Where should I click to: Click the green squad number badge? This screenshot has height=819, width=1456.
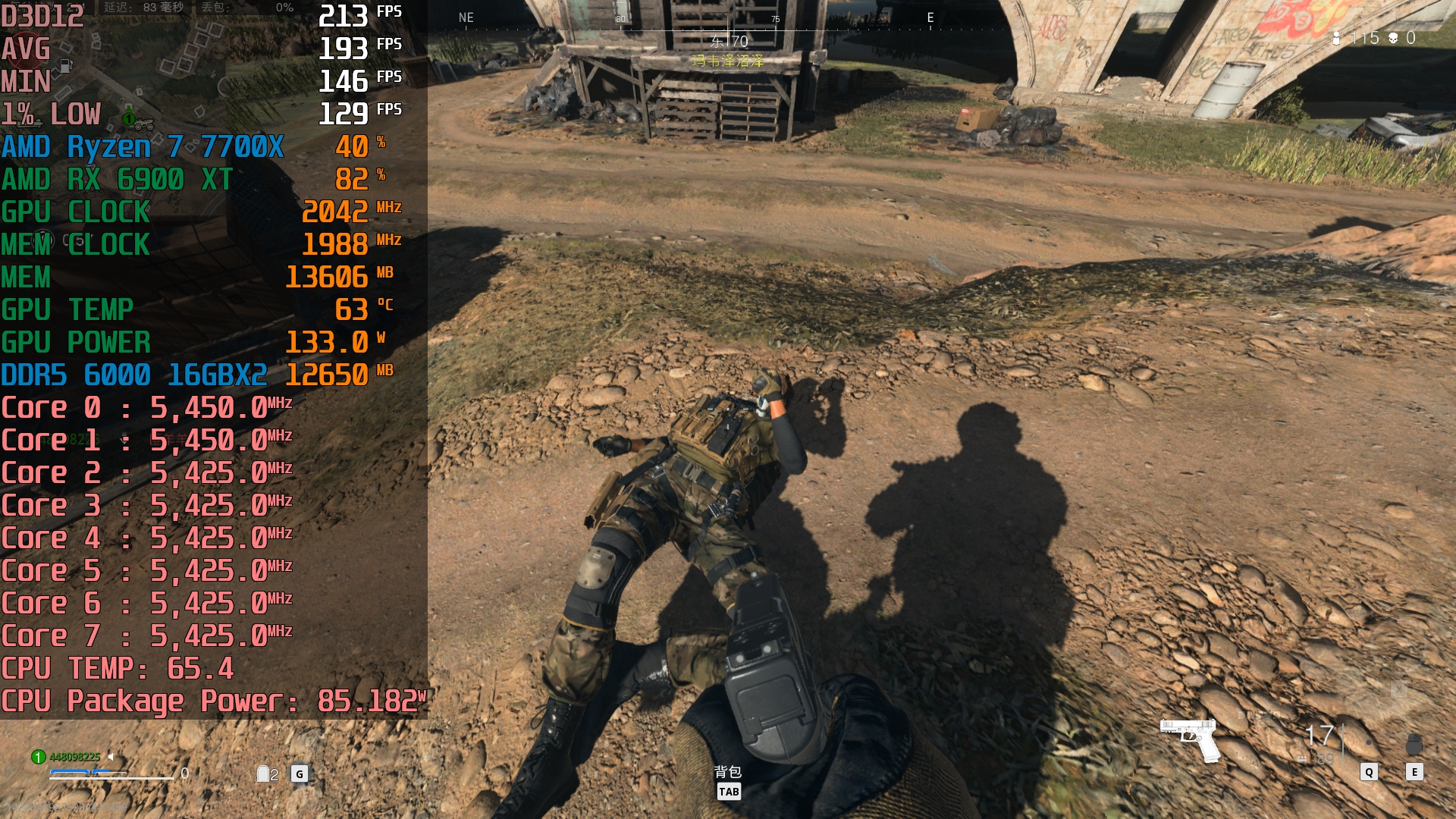pyautogui.click(x=38, y=757)
